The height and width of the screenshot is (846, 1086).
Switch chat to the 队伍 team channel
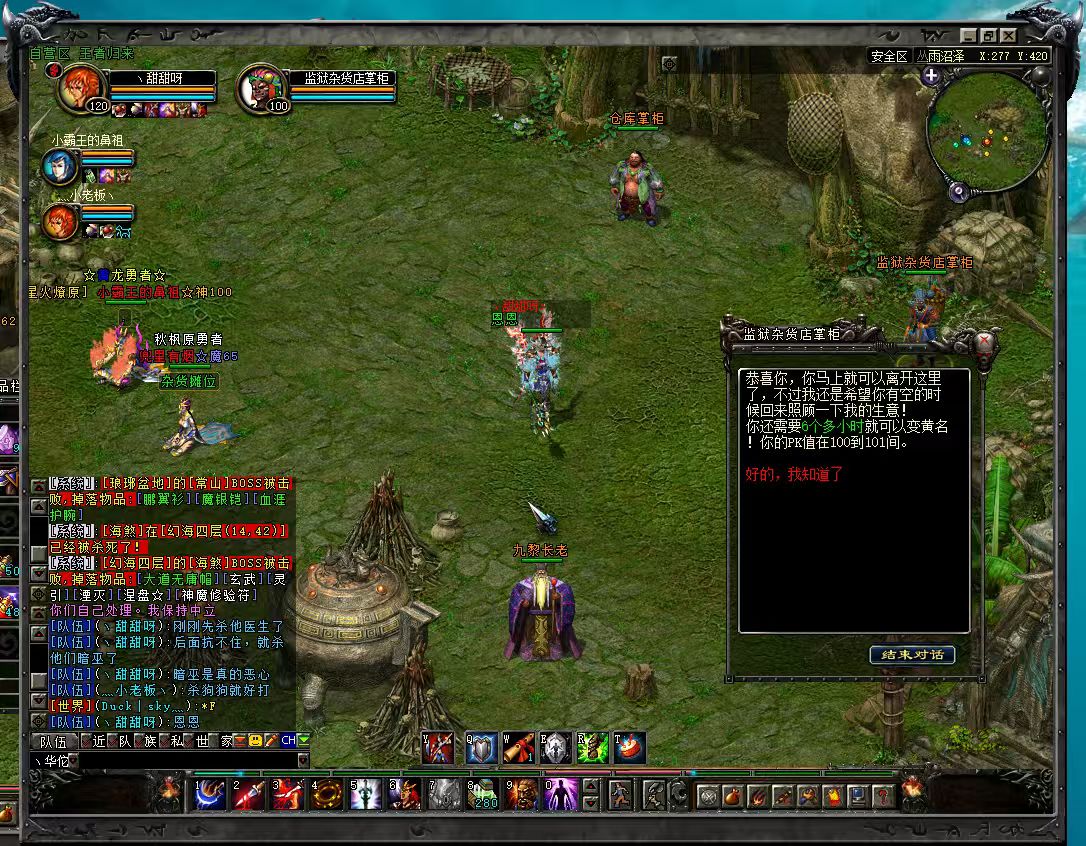[53, 741]
